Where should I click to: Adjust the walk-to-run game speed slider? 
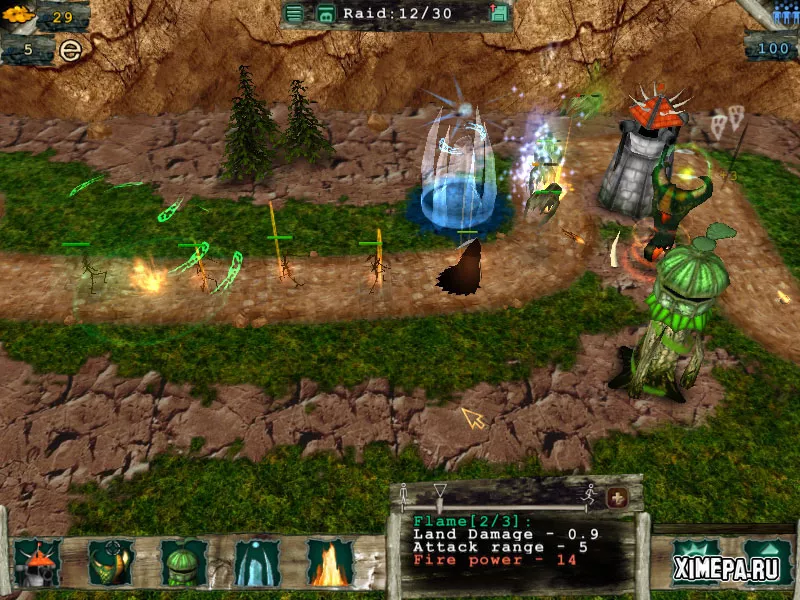(440, 492)
